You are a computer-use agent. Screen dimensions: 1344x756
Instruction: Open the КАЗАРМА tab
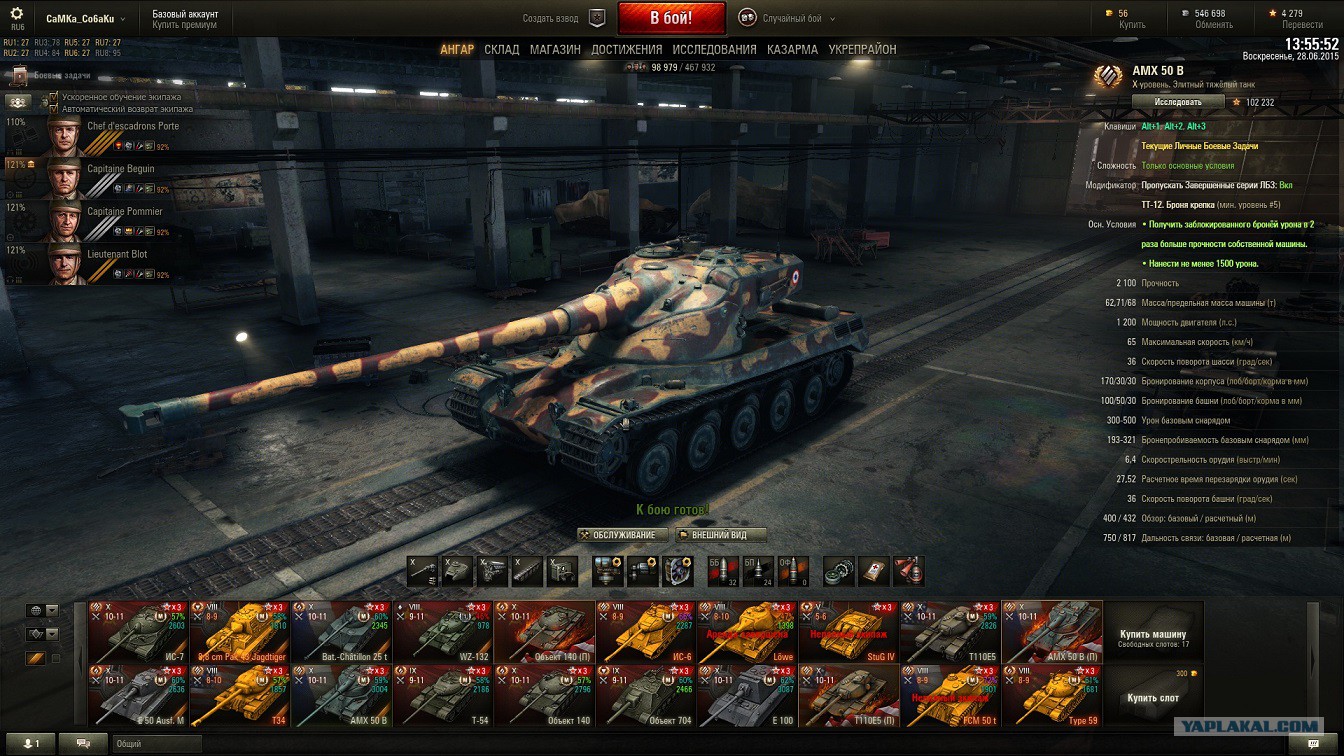click(792, 49)
